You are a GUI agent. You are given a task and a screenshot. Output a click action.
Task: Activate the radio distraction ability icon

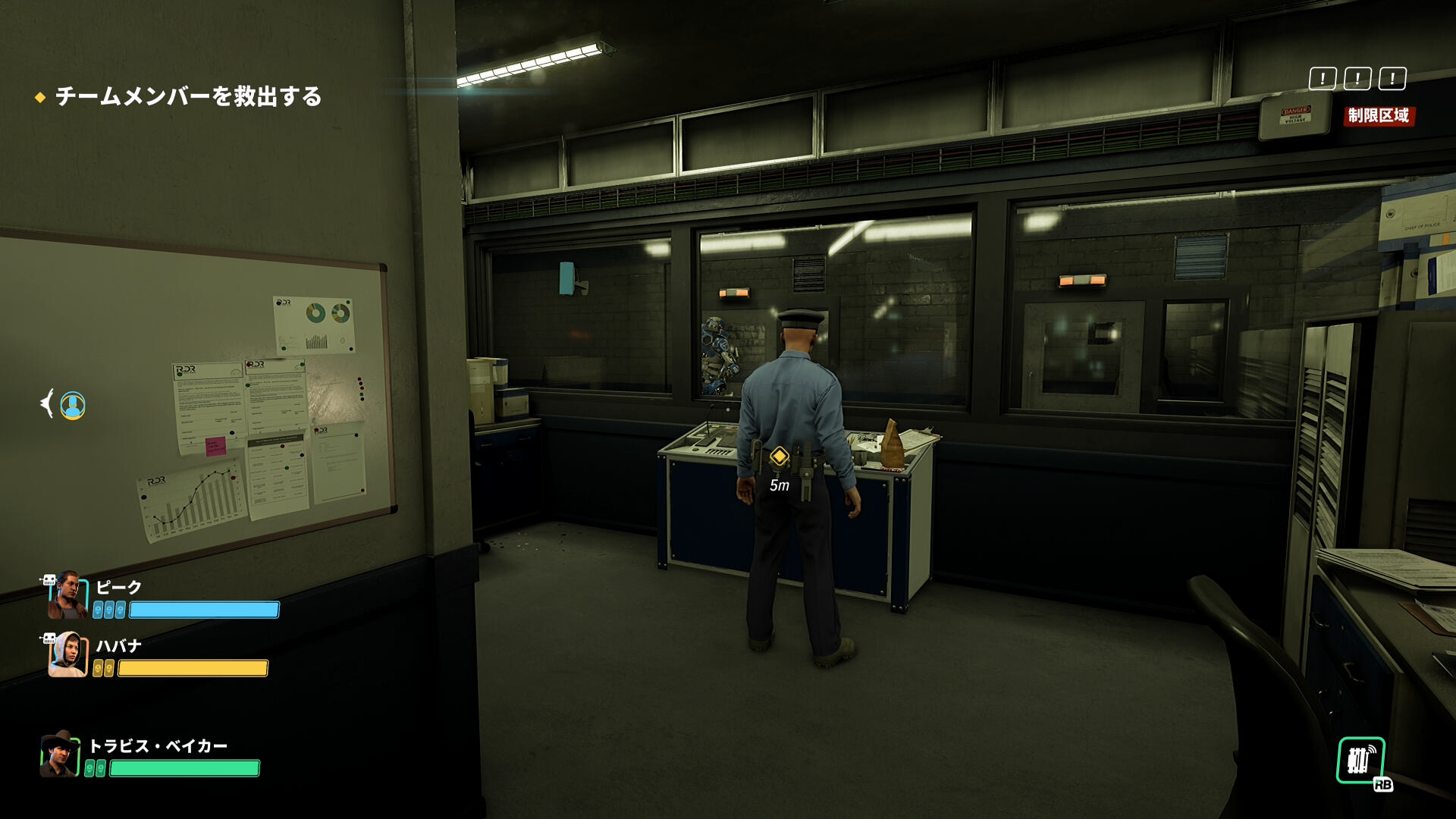pyautogui.click(x=1360, y=761)
